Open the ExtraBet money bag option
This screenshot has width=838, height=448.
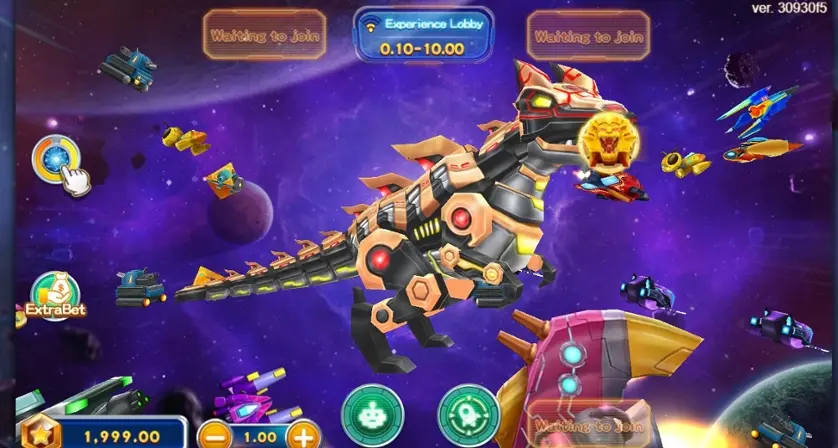tap(55, 295)
